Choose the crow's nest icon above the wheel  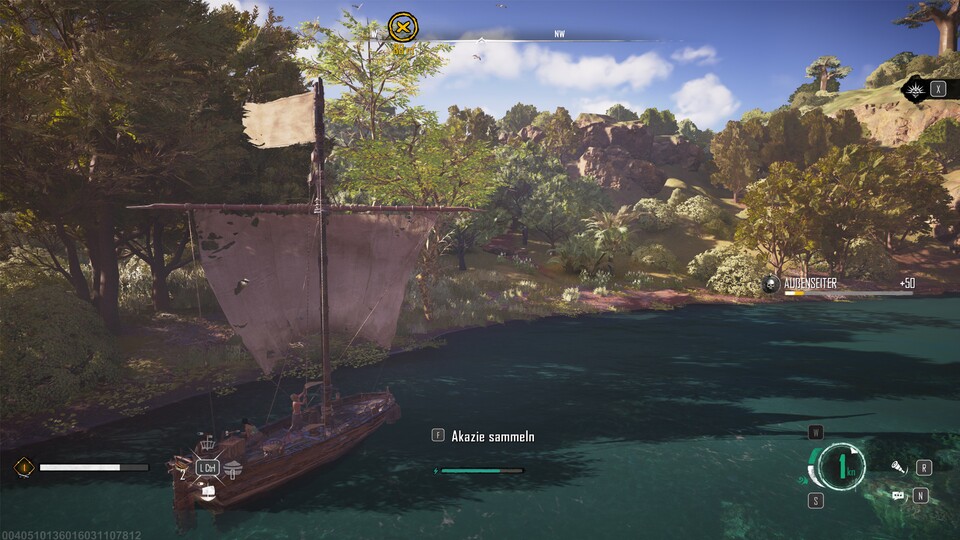(x=208, y=445)
